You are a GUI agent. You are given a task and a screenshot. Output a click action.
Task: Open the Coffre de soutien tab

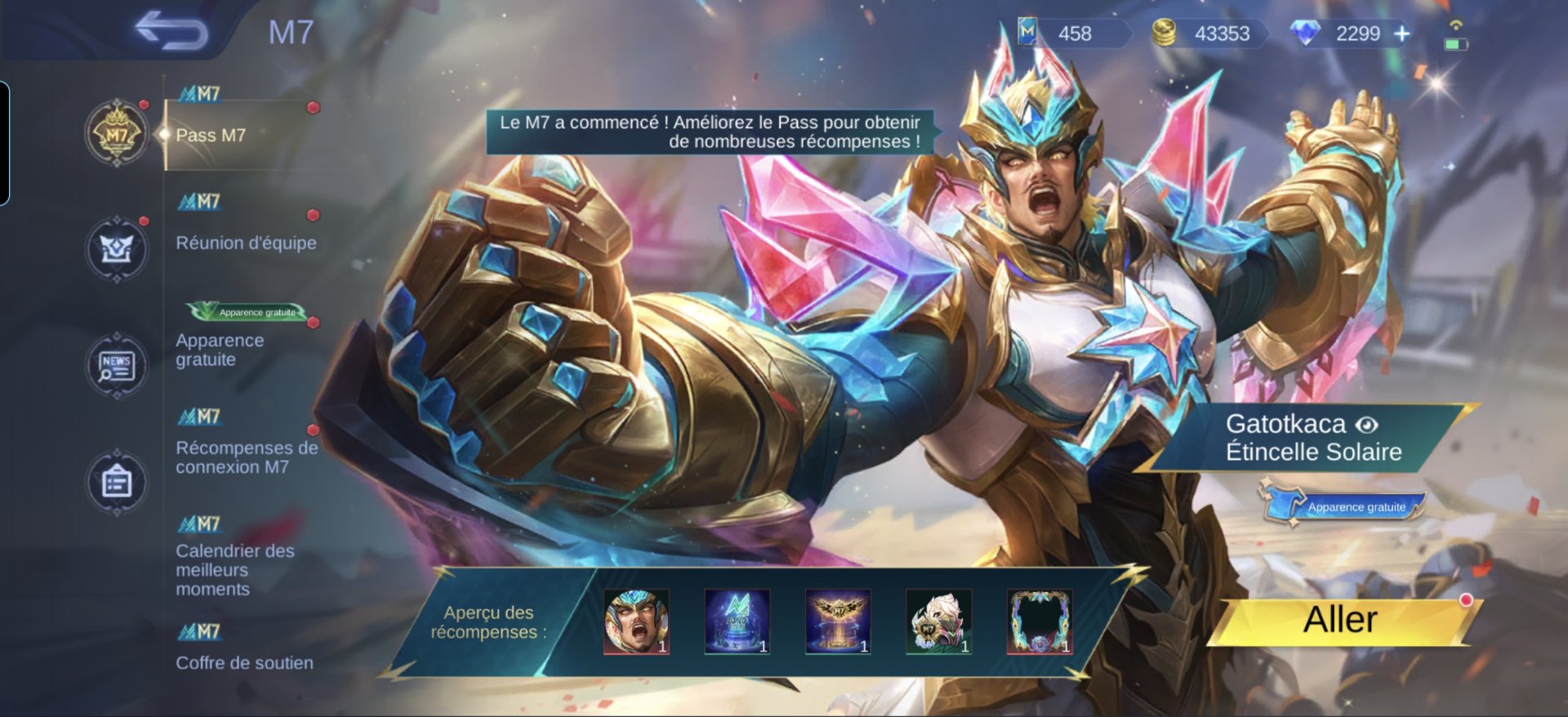(244, 662)
